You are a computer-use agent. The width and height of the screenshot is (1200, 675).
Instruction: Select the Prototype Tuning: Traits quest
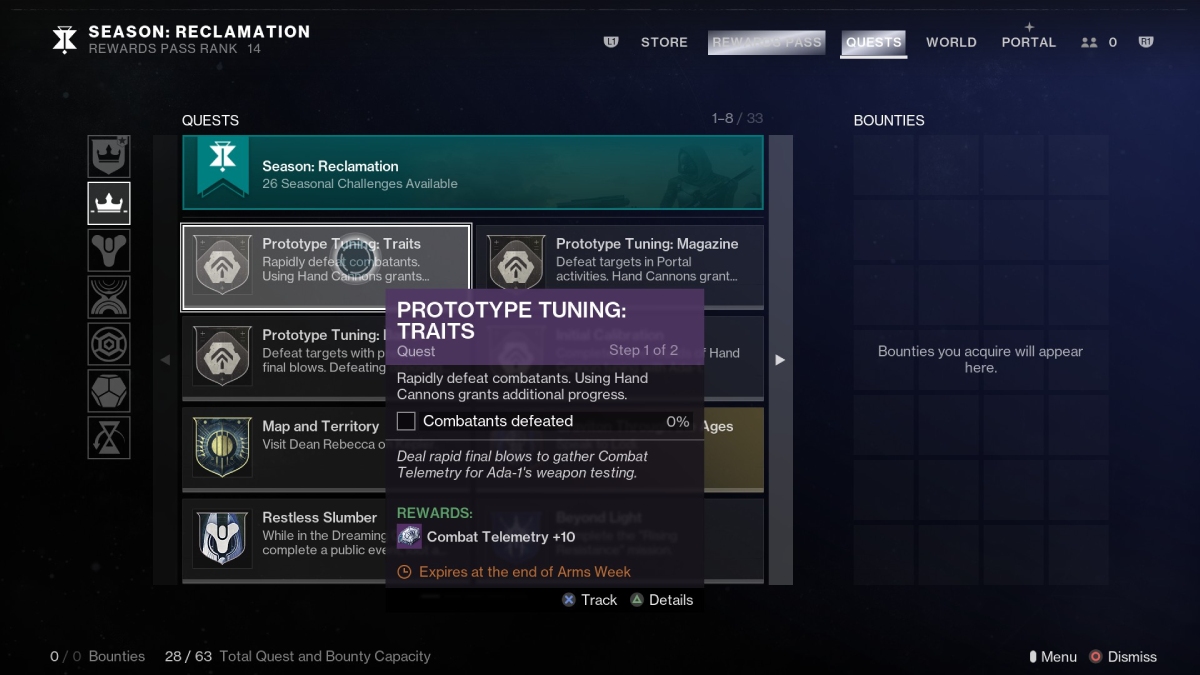326,267
